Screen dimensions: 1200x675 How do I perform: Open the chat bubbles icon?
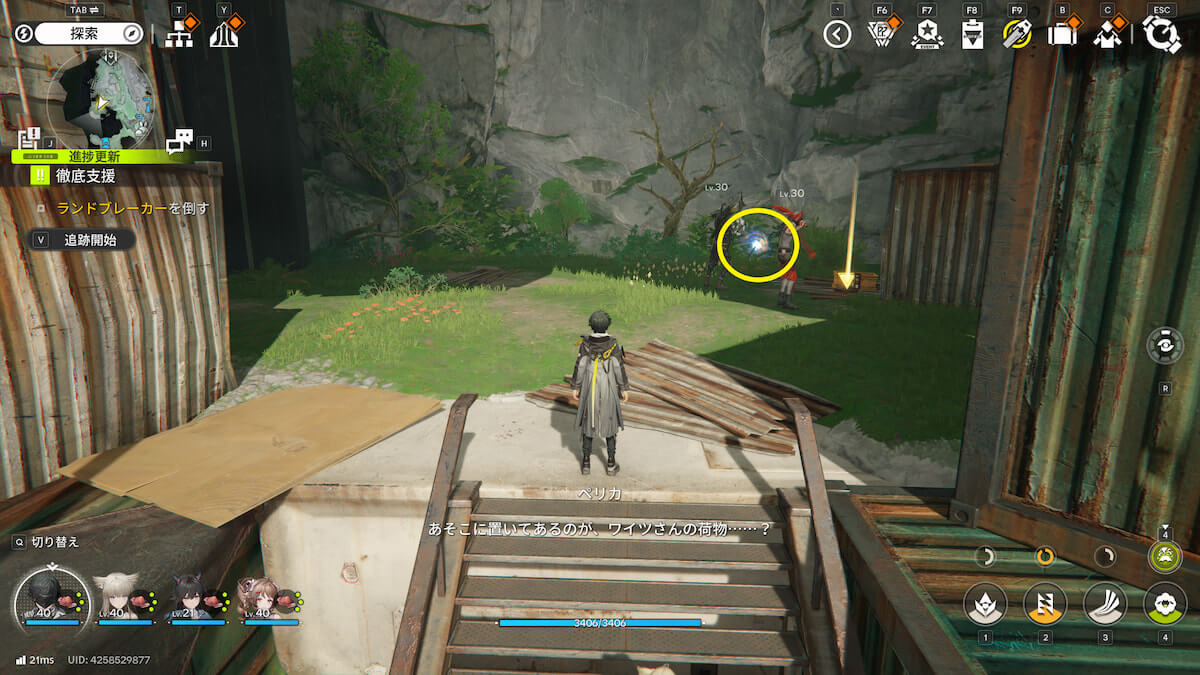tap(180, 142)
